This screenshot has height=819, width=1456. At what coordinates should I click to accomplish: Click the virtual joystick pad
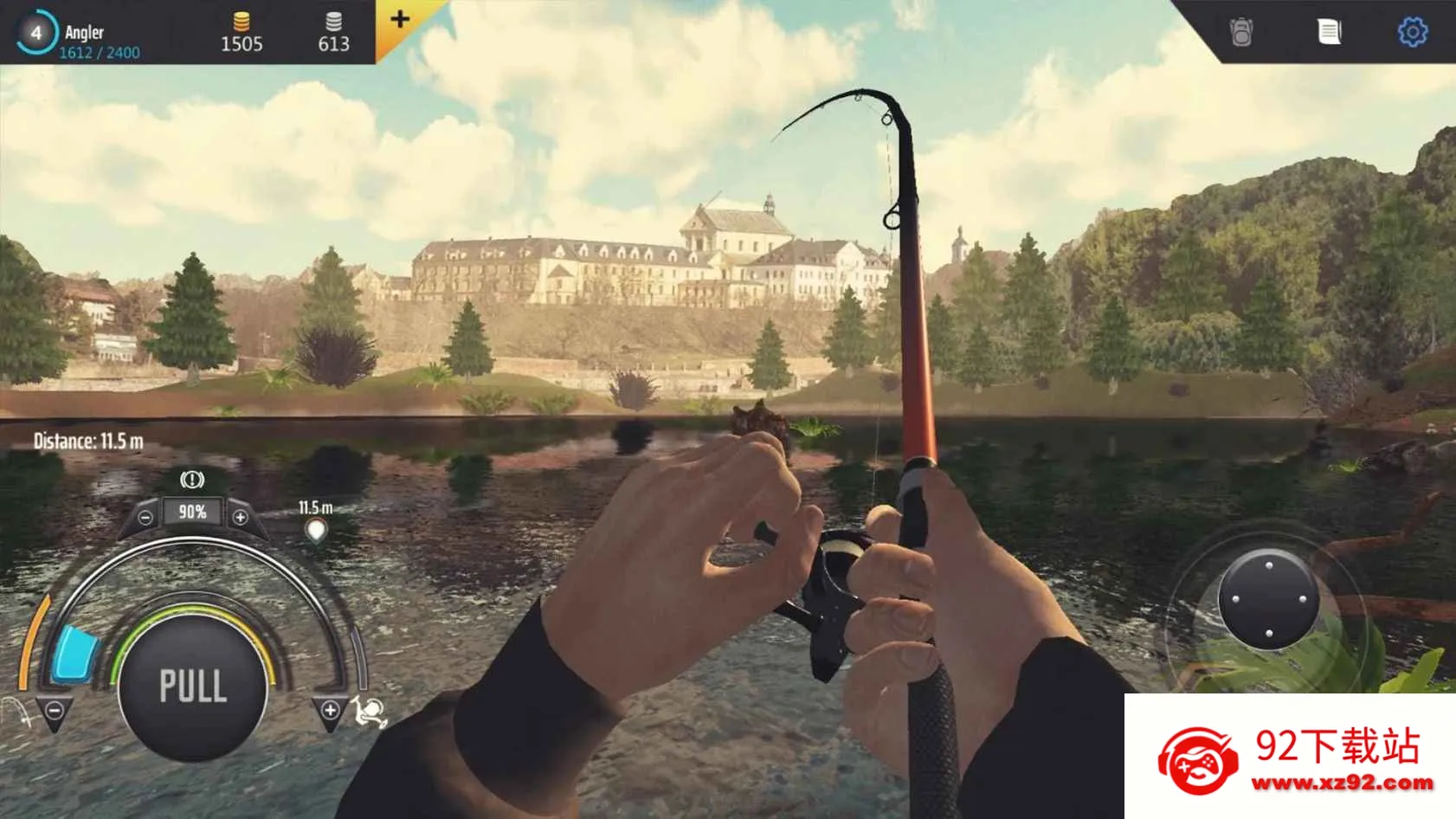[1268, 599]
